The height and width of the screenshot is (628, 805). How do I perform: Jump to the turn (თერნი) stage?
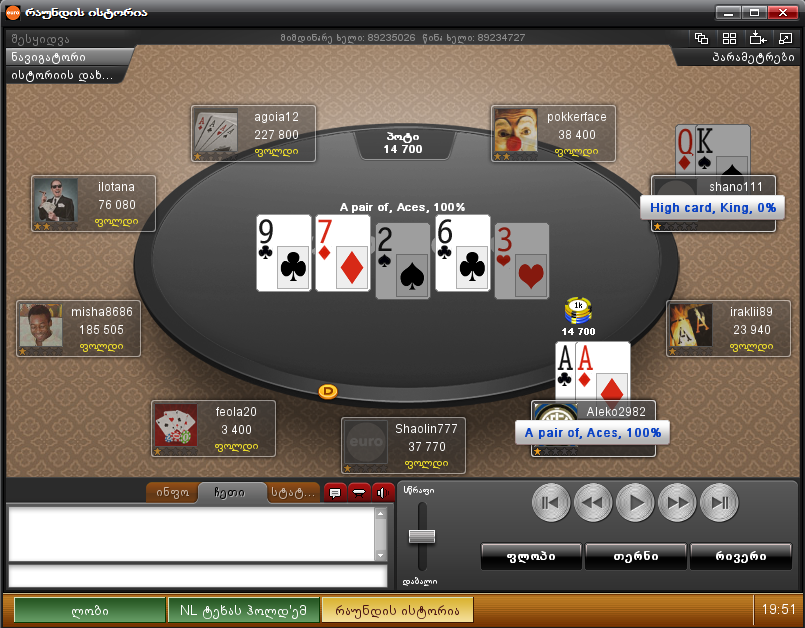635,556
